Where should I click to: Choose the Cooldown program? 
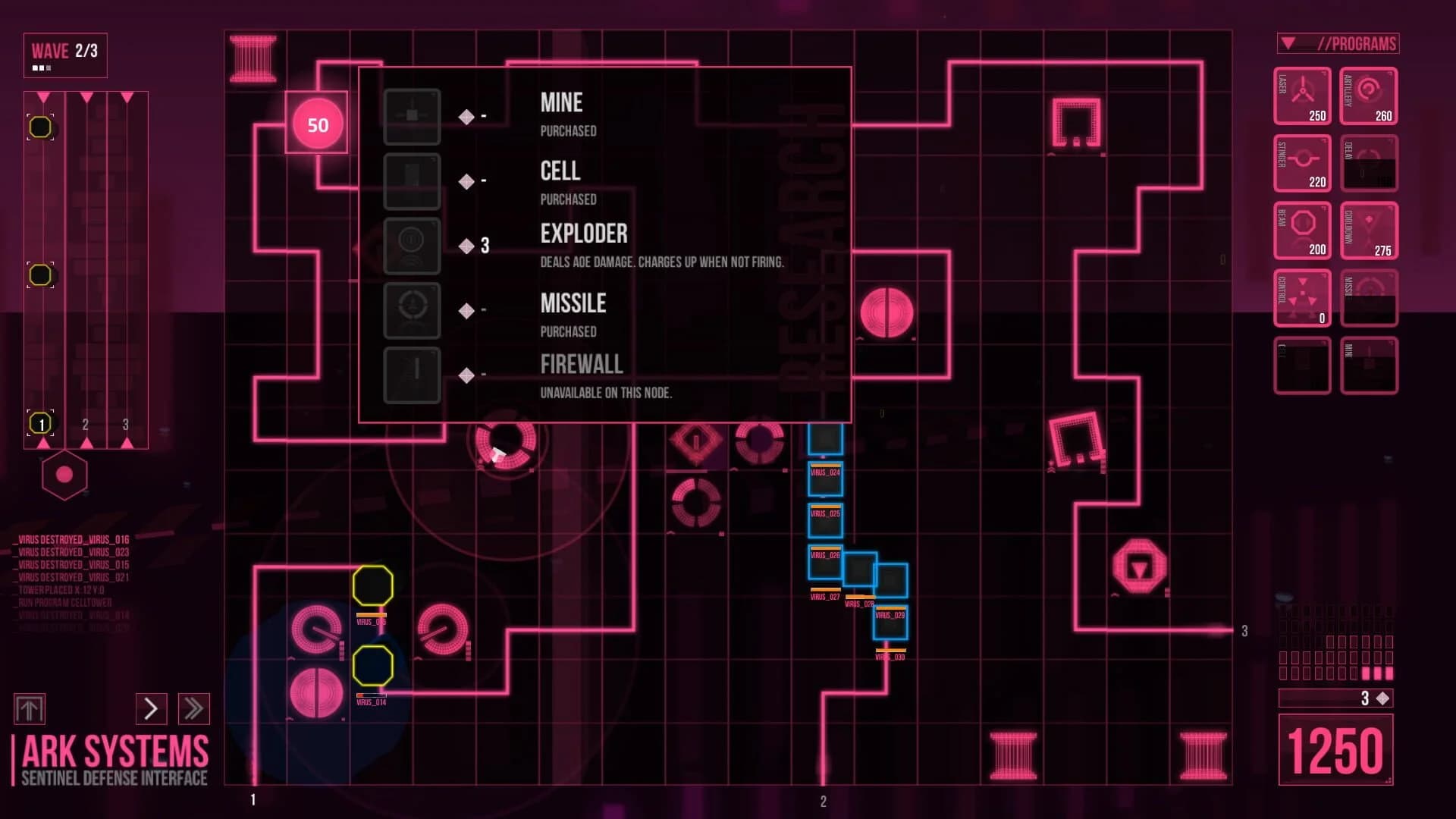pyautogui.click(x=1368, y=230)
